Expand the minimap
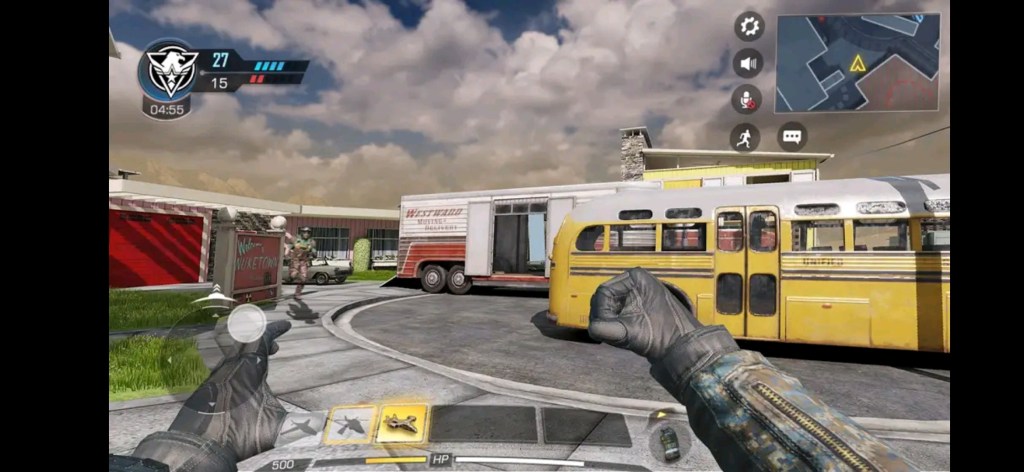1024x472 pixels. pyautogui.click(x=857, y=62)
